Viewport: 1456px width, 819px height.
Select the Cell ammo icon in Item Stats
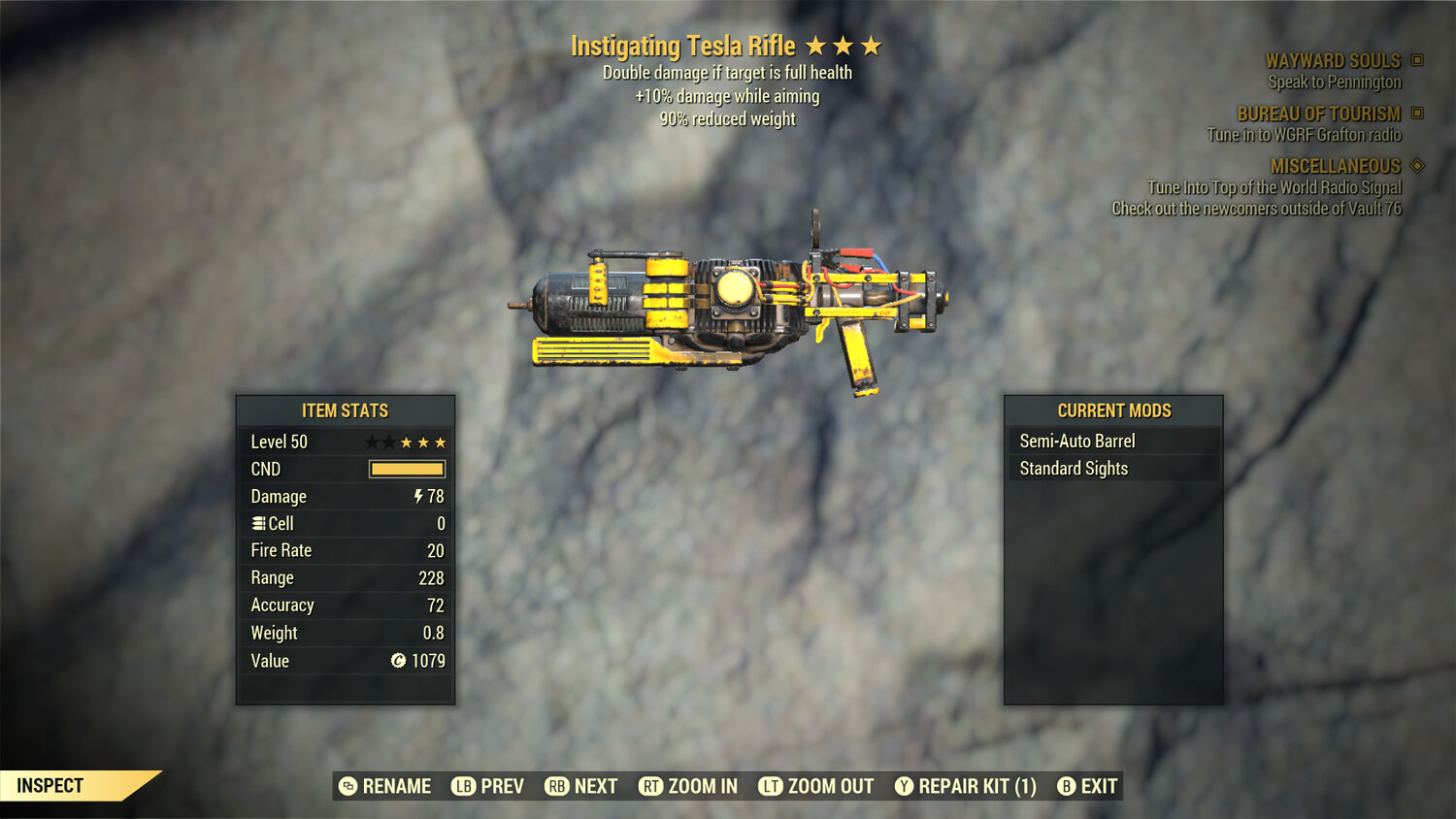pyautogui.click(x=258, y=523)
